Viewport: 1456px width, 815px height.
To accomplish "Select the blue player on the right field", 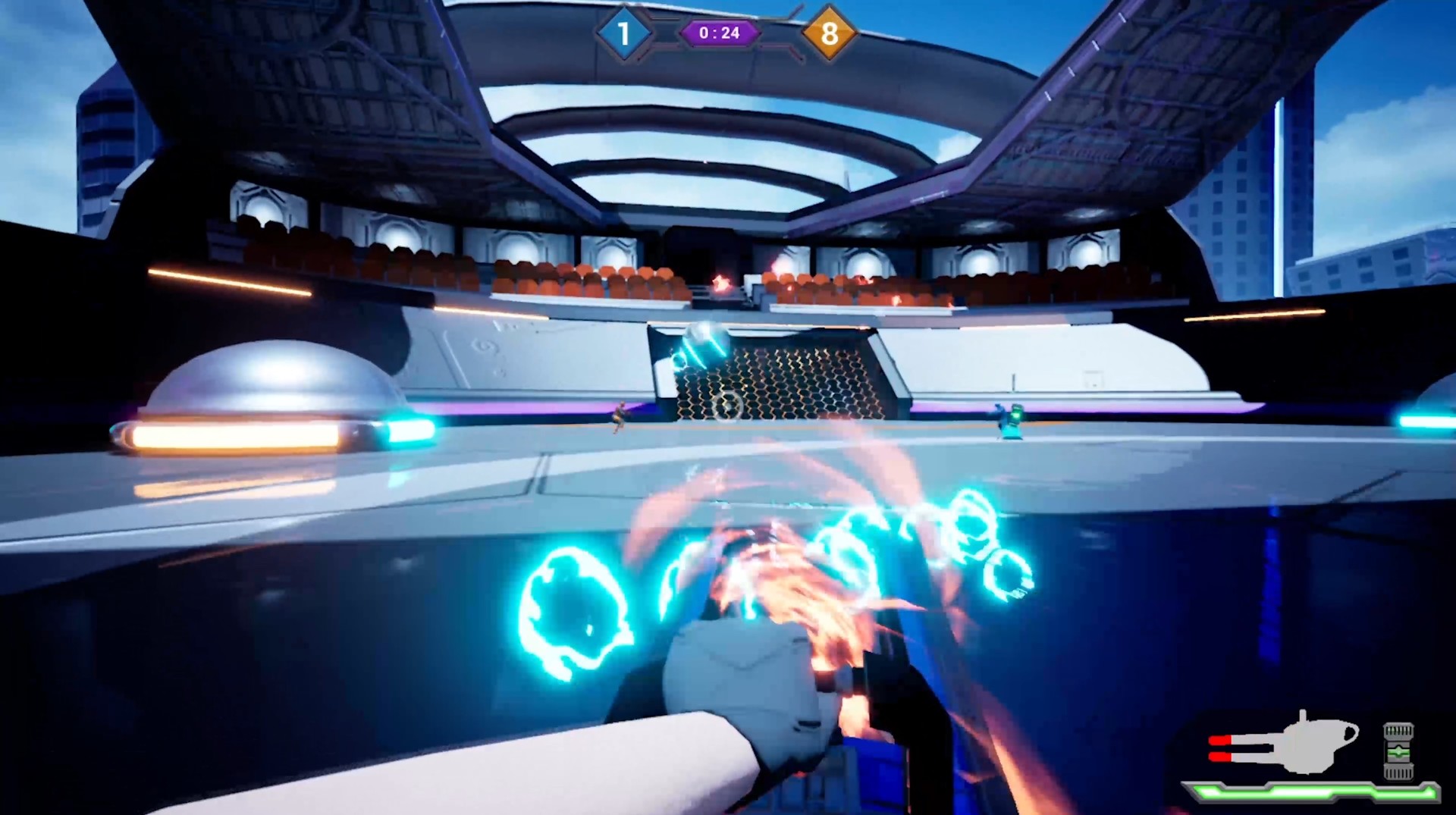I will (x=1014, y=421).
